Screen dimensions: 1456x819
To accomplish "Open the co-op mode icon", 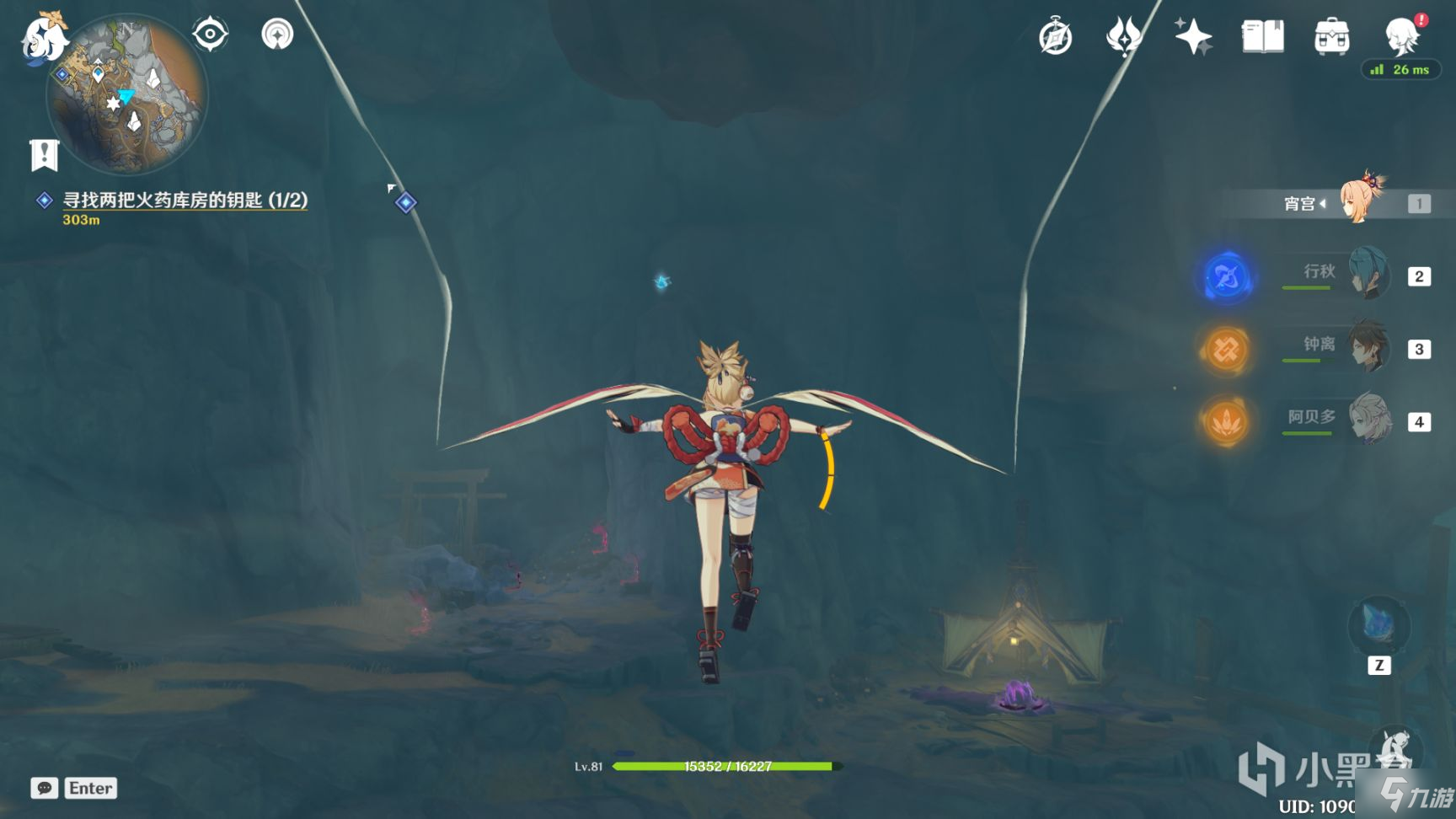I will [x=277, y=35].
